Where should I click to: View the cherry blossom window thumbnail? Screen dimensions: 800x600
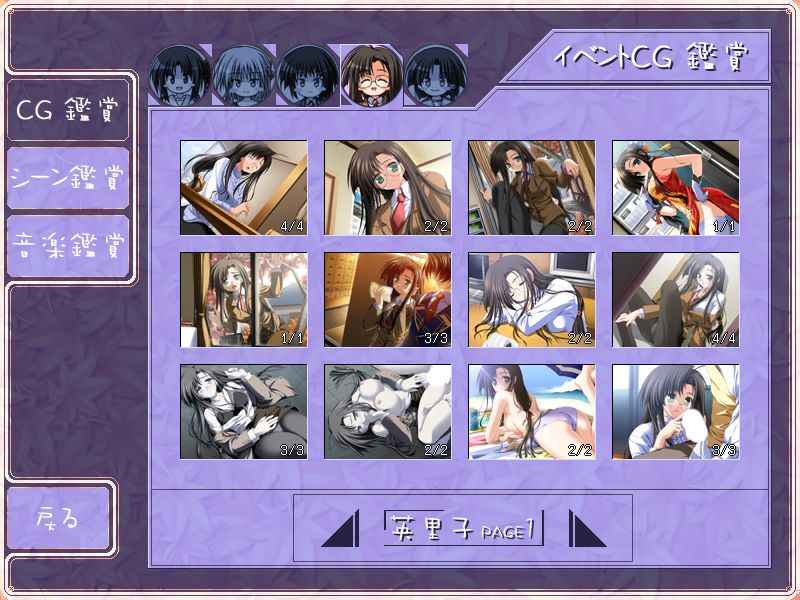click(243, 299)
